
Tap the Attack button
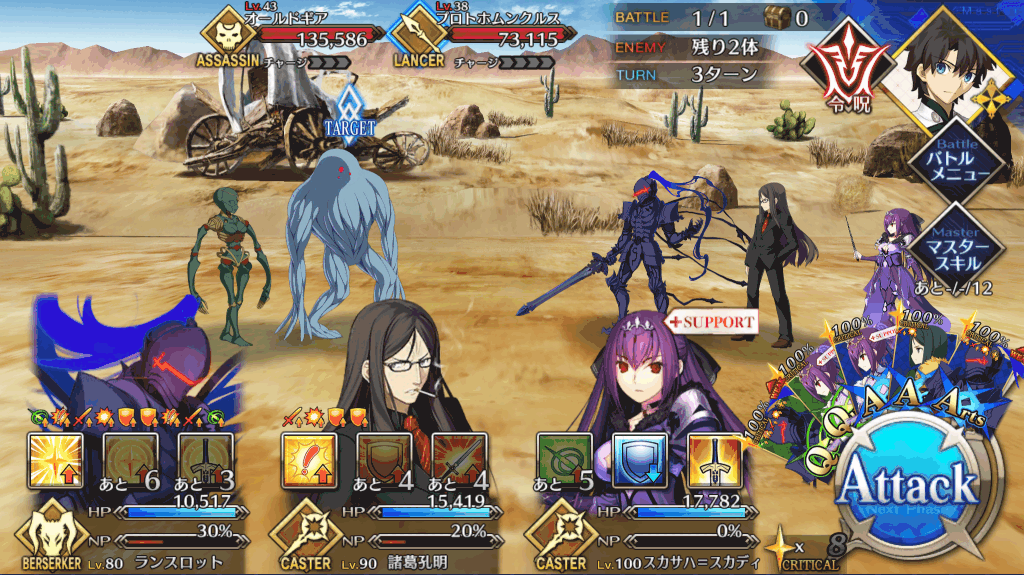coord(907,490)
